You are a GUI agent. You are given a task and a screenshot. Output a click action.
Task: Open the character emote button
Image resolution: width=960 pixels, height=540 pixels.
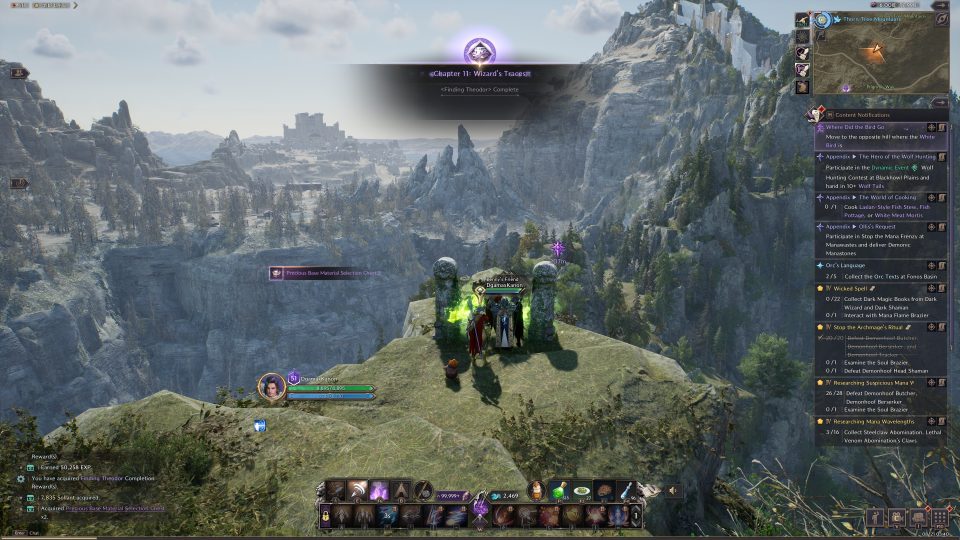(876, 517)
